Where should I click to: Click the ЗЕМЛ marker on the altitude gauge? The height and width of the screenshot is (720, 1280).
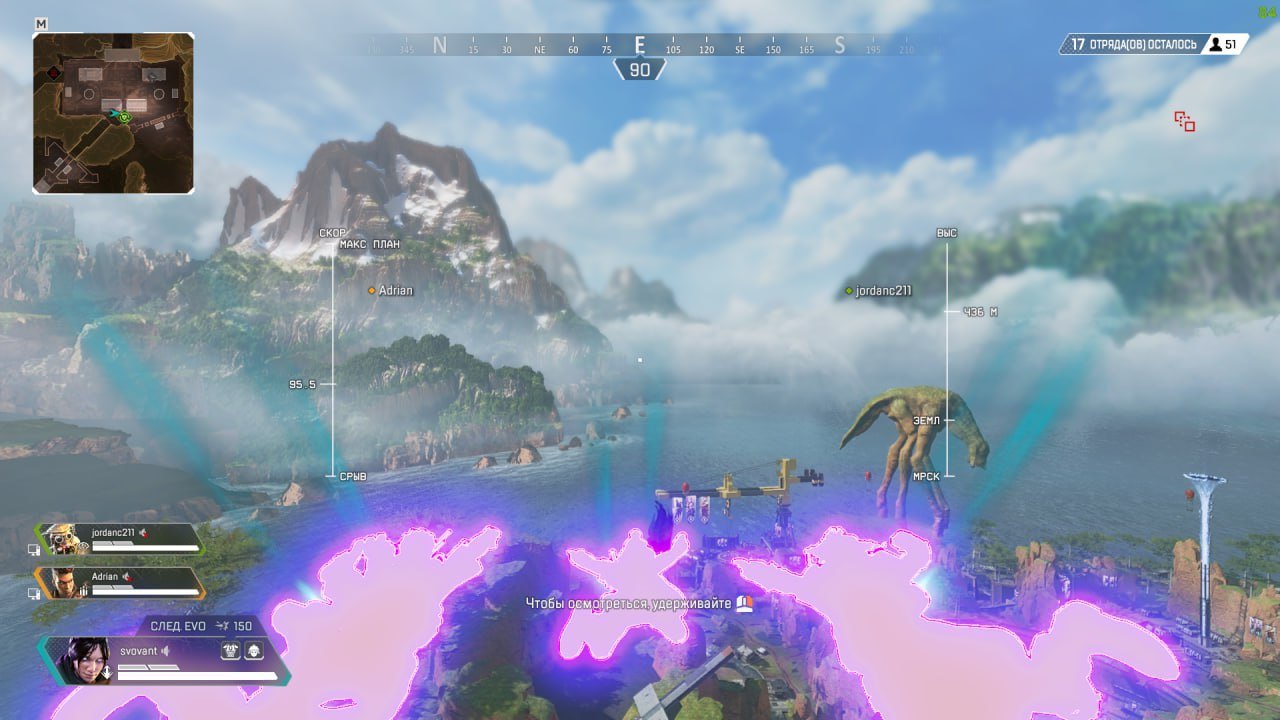tap(926, 420)
